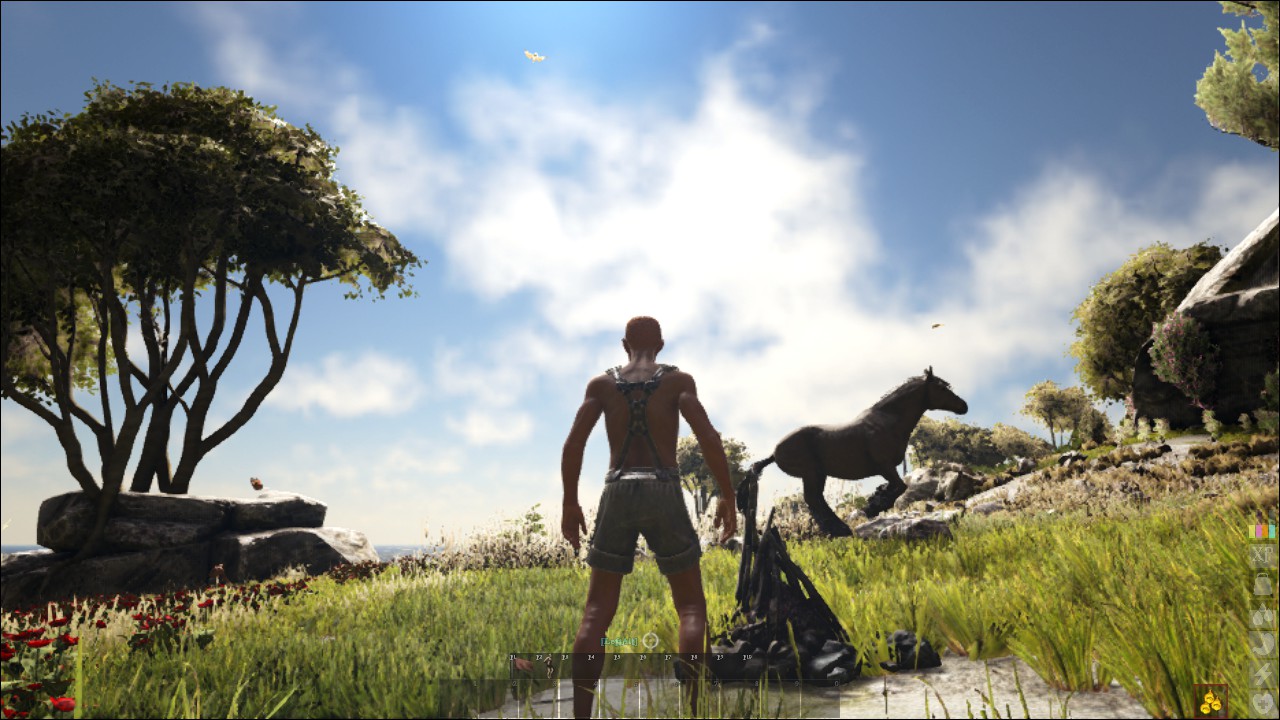
Task: Select the stamina lightning bolt indicator
Action: click(x=1260, y=673)
